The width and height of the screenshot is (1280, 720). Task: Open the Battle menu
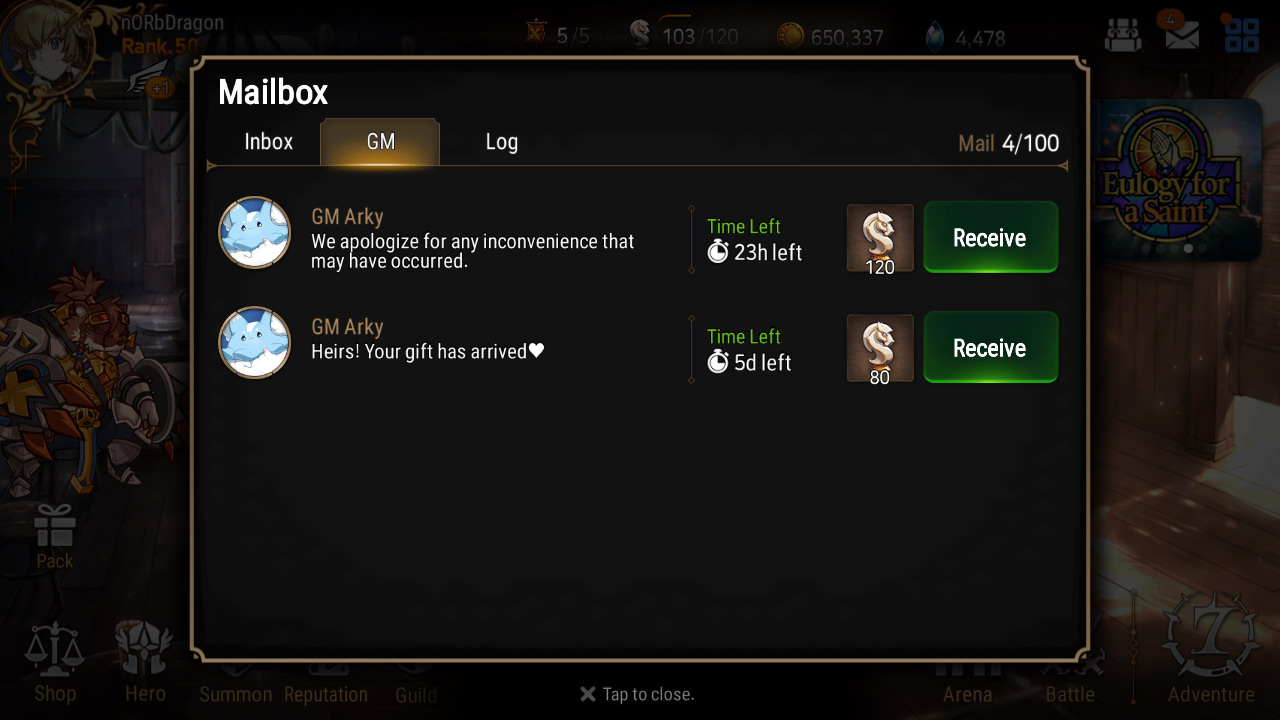(1070, 680)
